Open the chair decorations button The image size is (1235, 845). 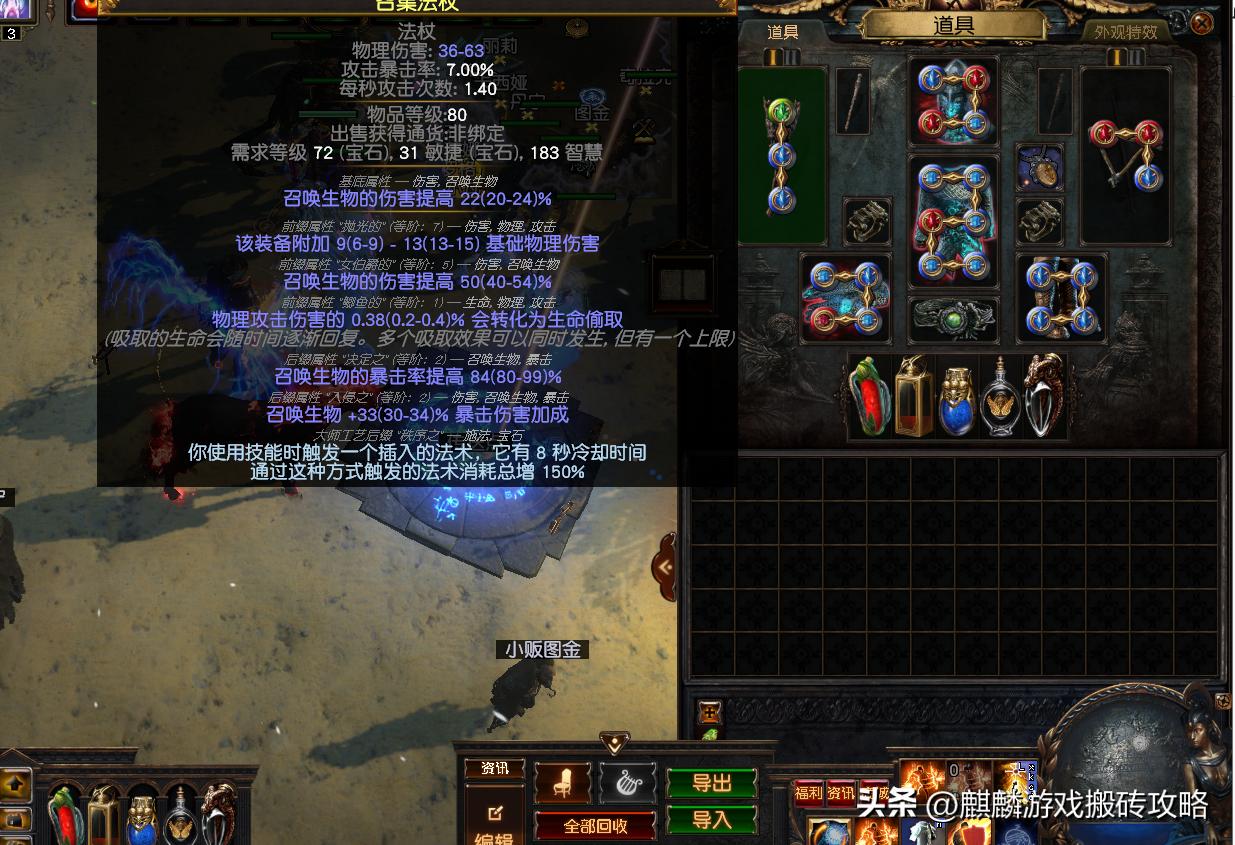(x=563, y=783)
